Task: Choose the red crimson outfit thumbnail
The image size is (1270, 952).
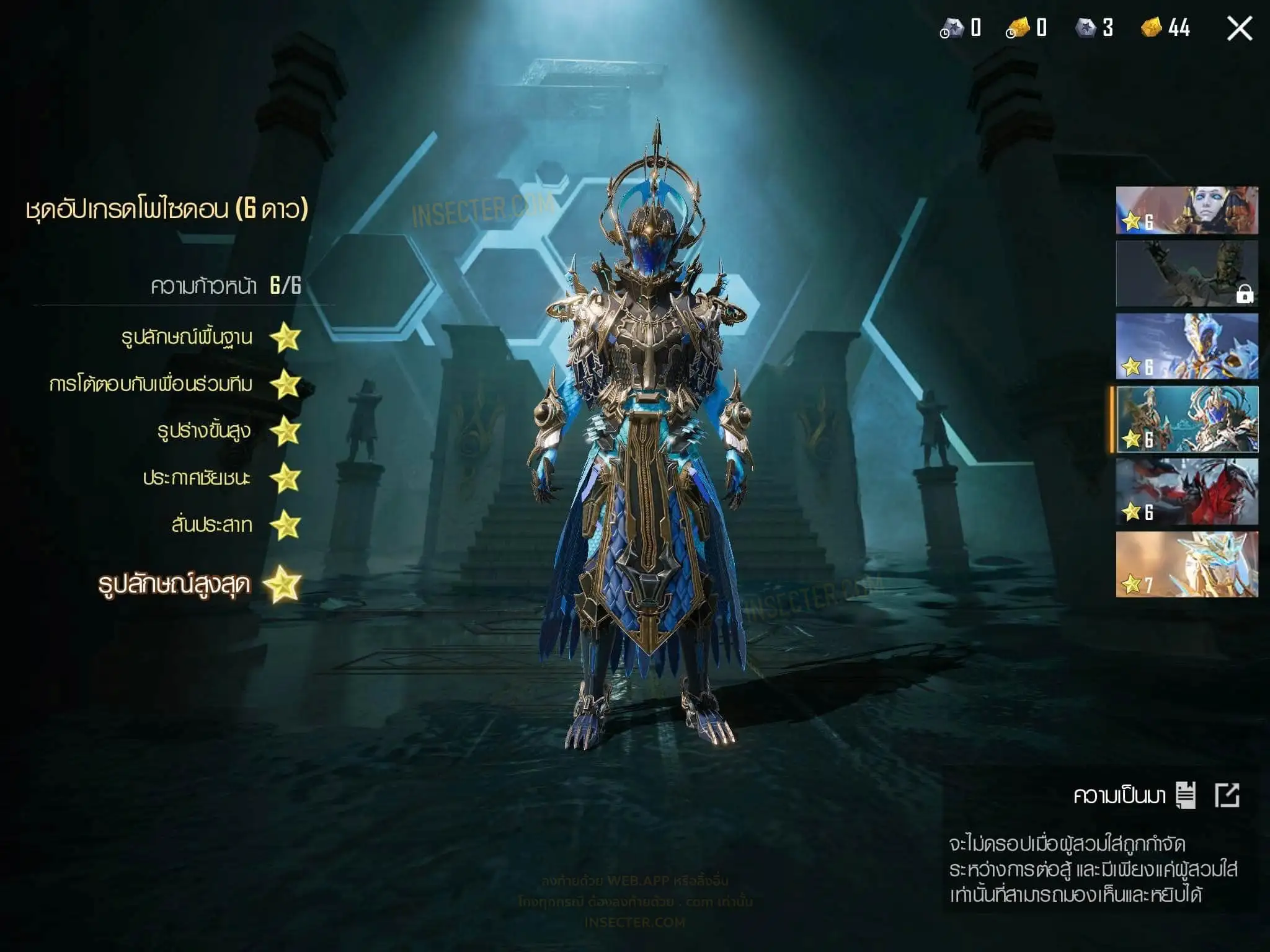Action: pos(1187,491)
